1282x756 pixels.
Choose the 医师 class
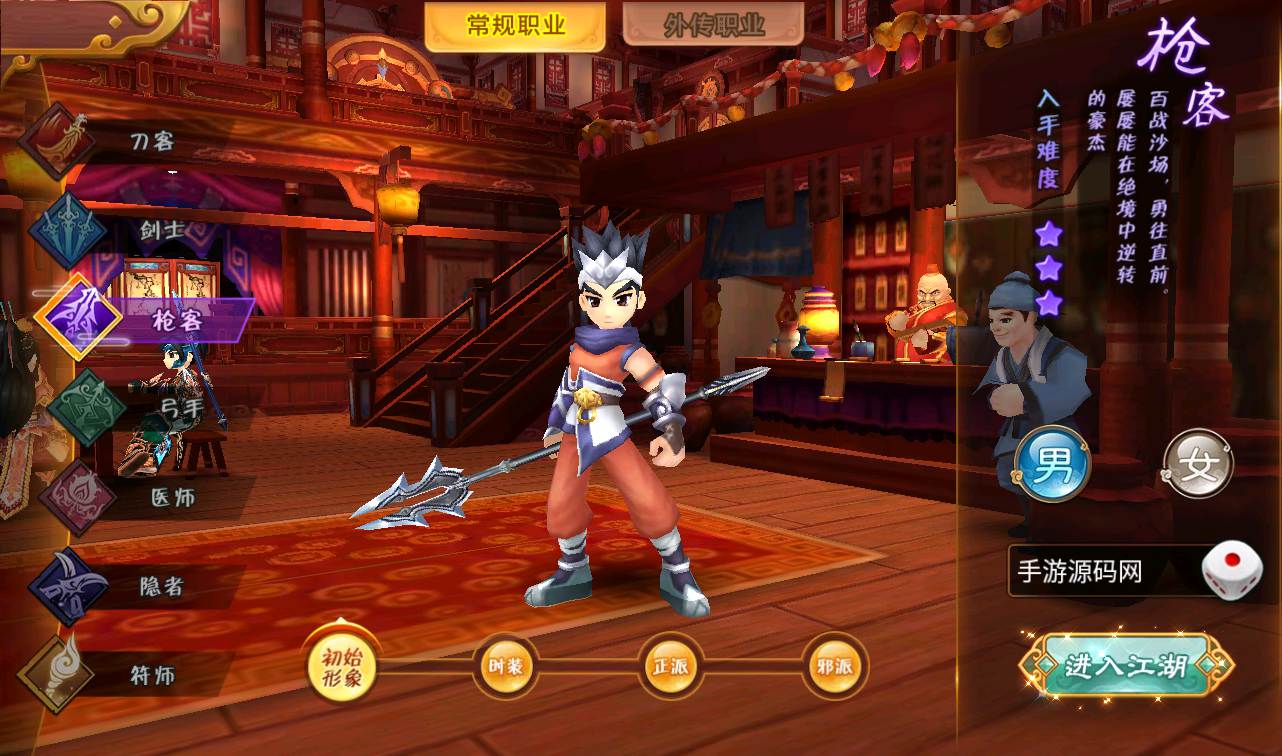pos(172,497)
